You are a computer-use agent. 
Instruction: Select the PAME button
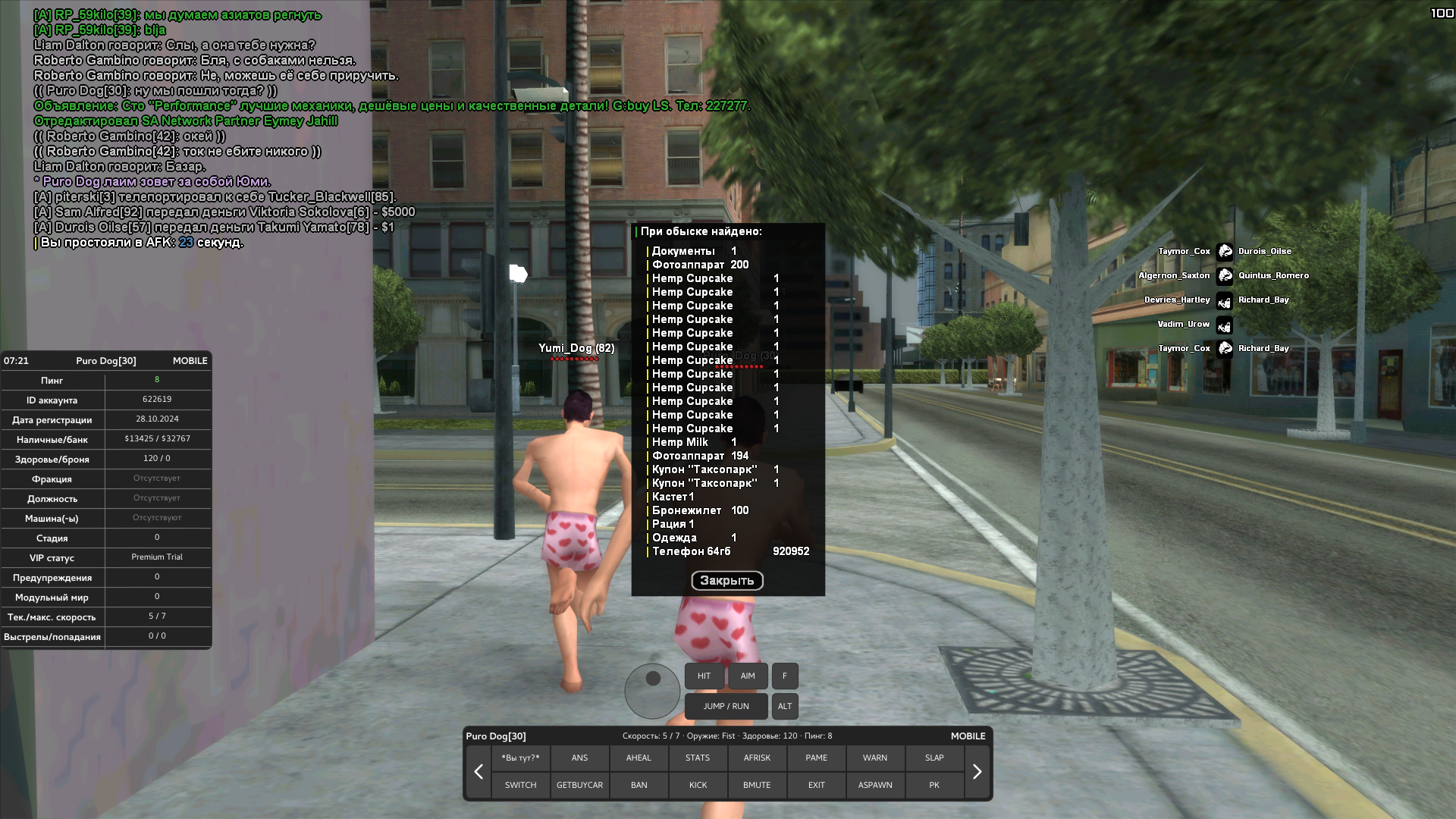(816, 758)
